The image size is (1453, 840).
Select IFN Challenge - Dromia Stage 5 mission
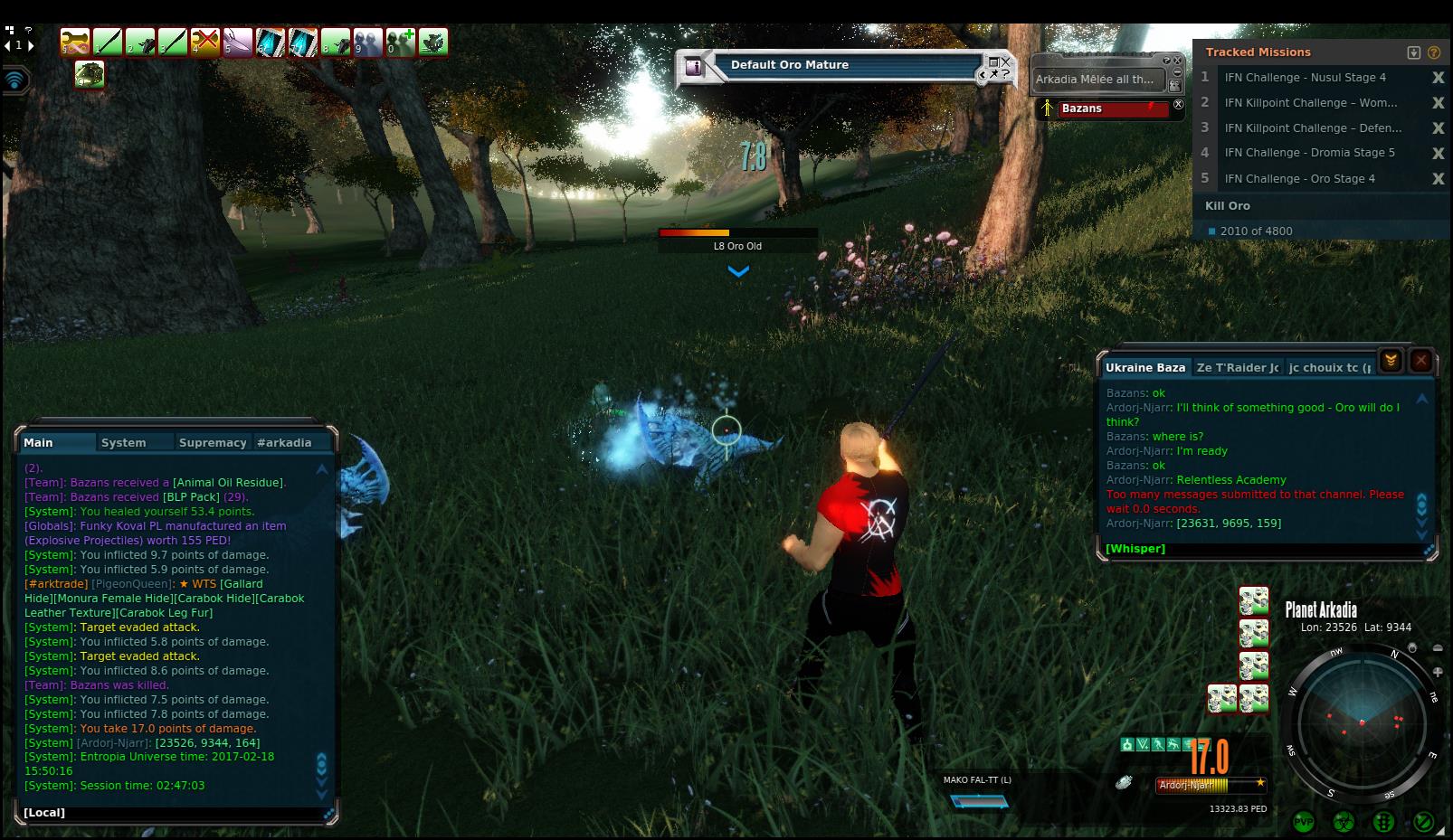1309,153
